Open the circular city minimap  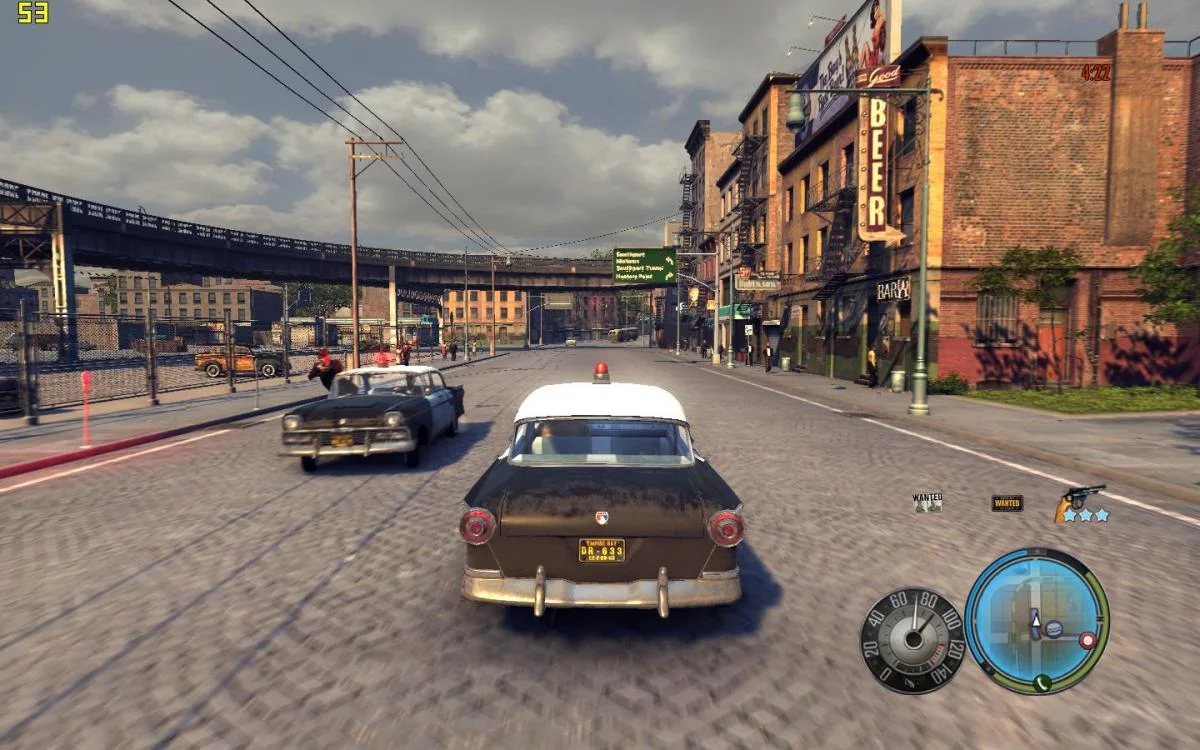coord(1036,620)
